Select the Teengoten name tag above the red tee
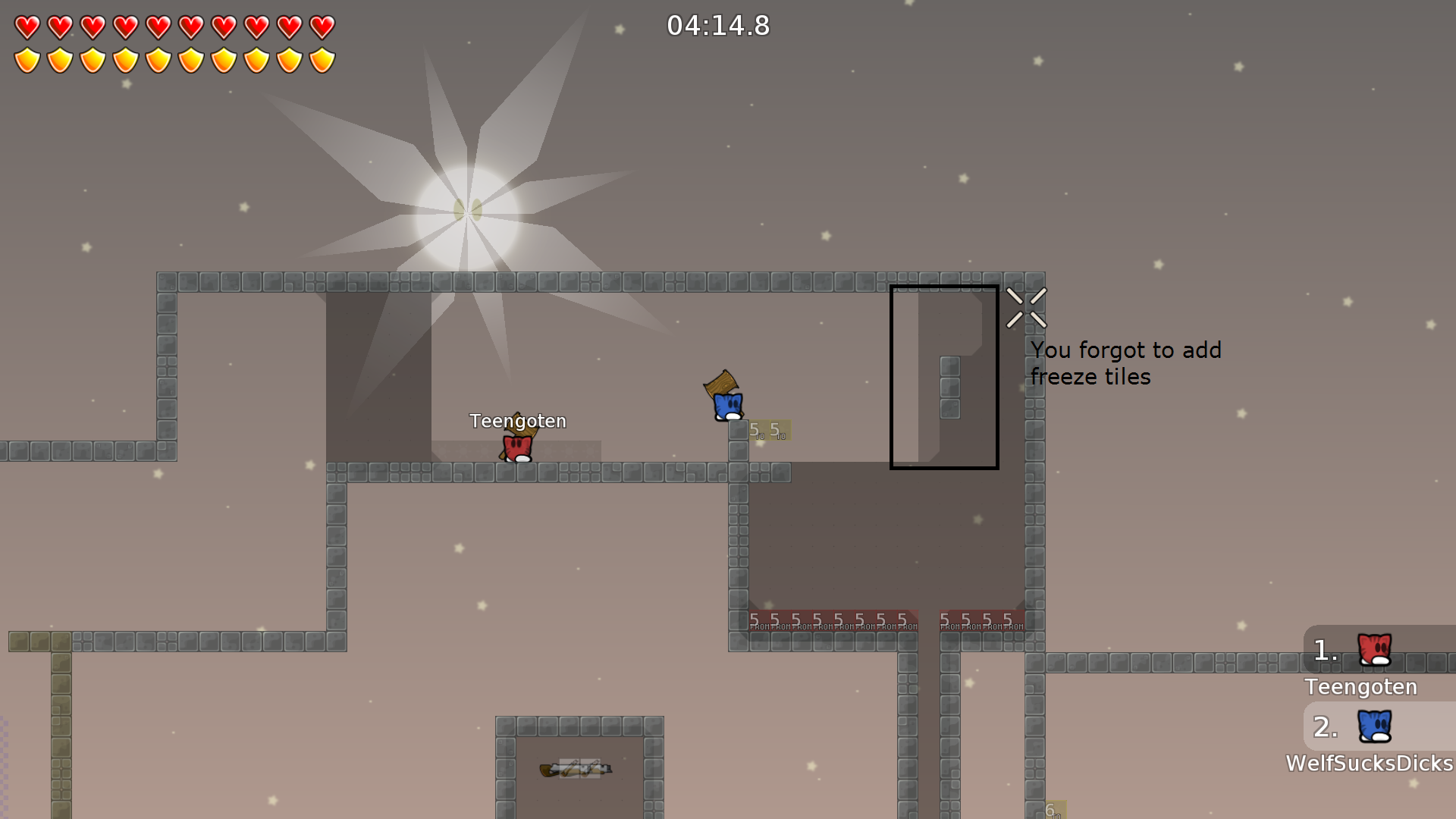This screenshot has width=1456, height=819. tap(519, 421)
